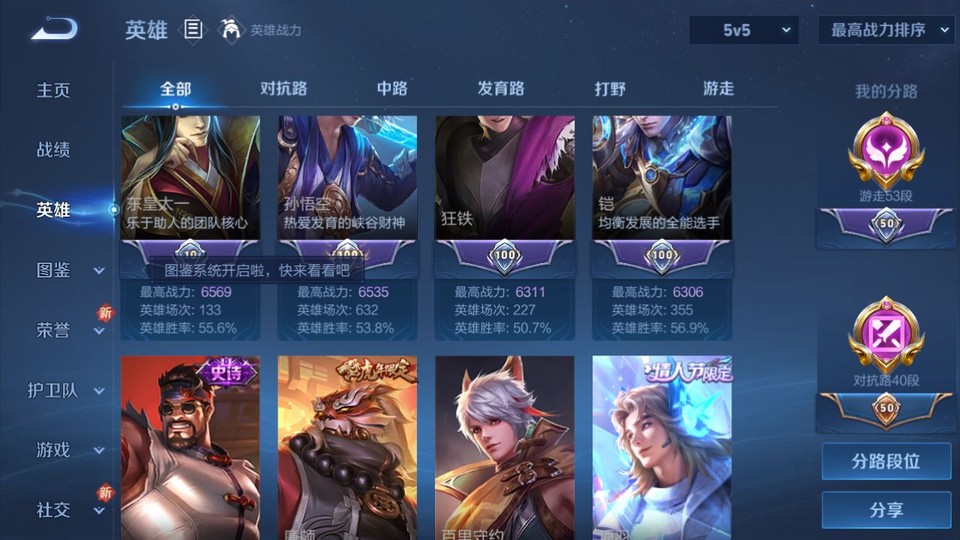Select the 东皇太一 hero card

click(x=190, y=178)
